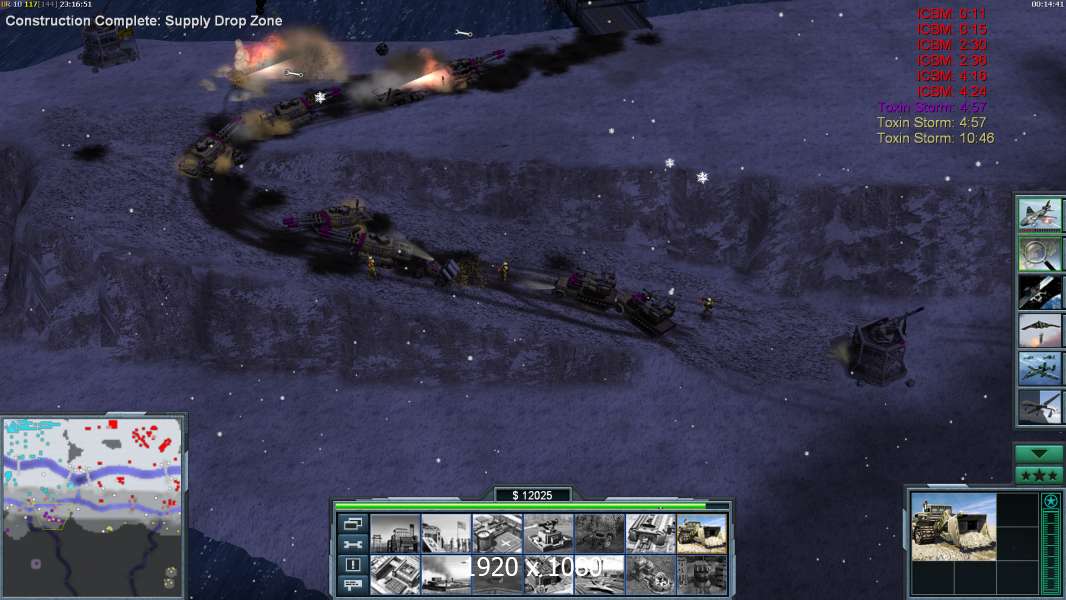Activate the fighter jet strike power
The height and width of the screenshot is (600, 1066).
(x=1039, y=215)
